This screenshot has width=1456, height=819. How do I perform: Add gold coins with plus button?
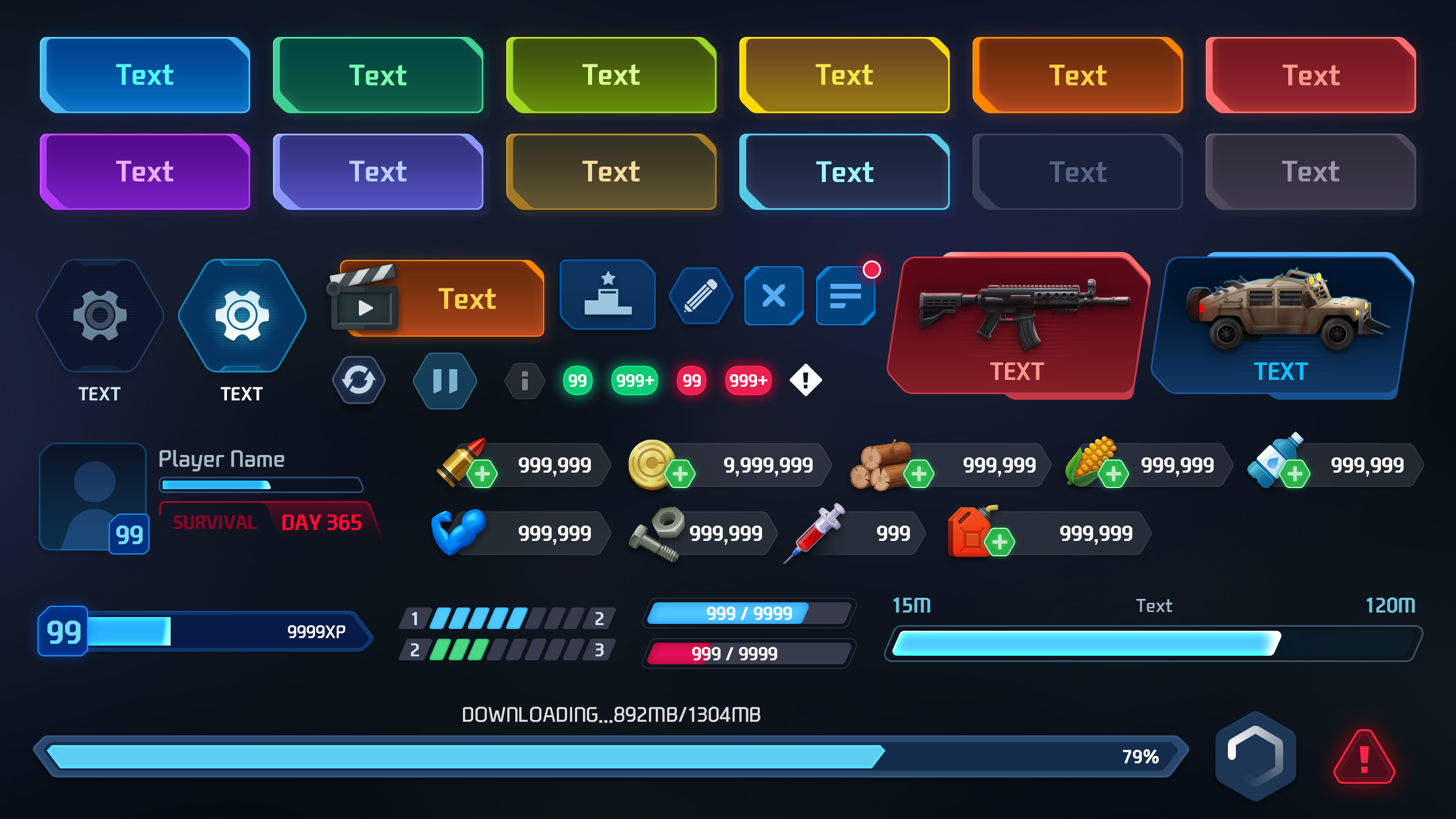click(680, 474)
